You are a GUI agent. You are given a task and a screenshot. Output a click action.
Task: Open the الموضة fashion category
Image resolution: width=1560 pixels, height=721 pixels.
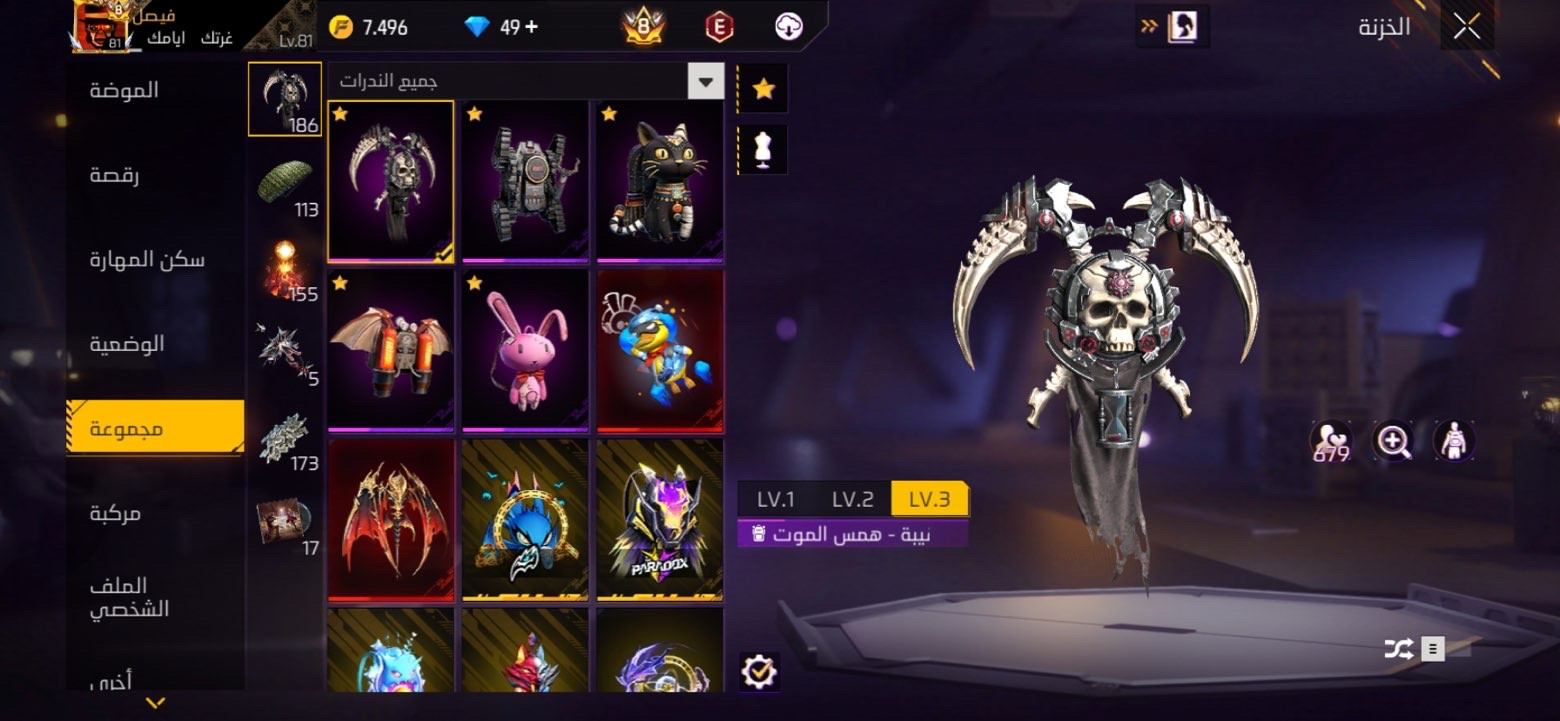pyautogui.click(x=125, y=90)
